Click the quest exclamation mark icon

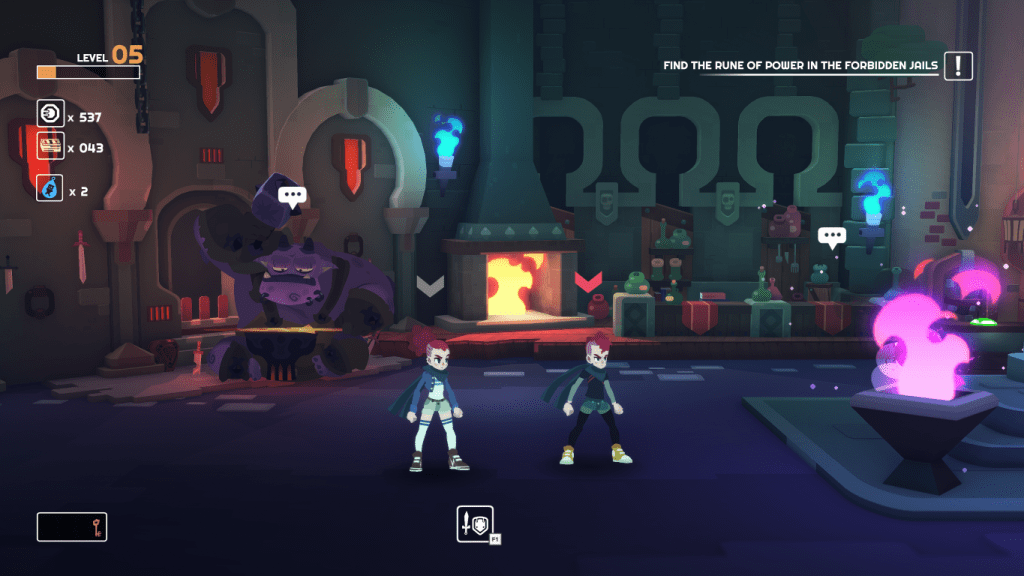click(x=958, y=66)
